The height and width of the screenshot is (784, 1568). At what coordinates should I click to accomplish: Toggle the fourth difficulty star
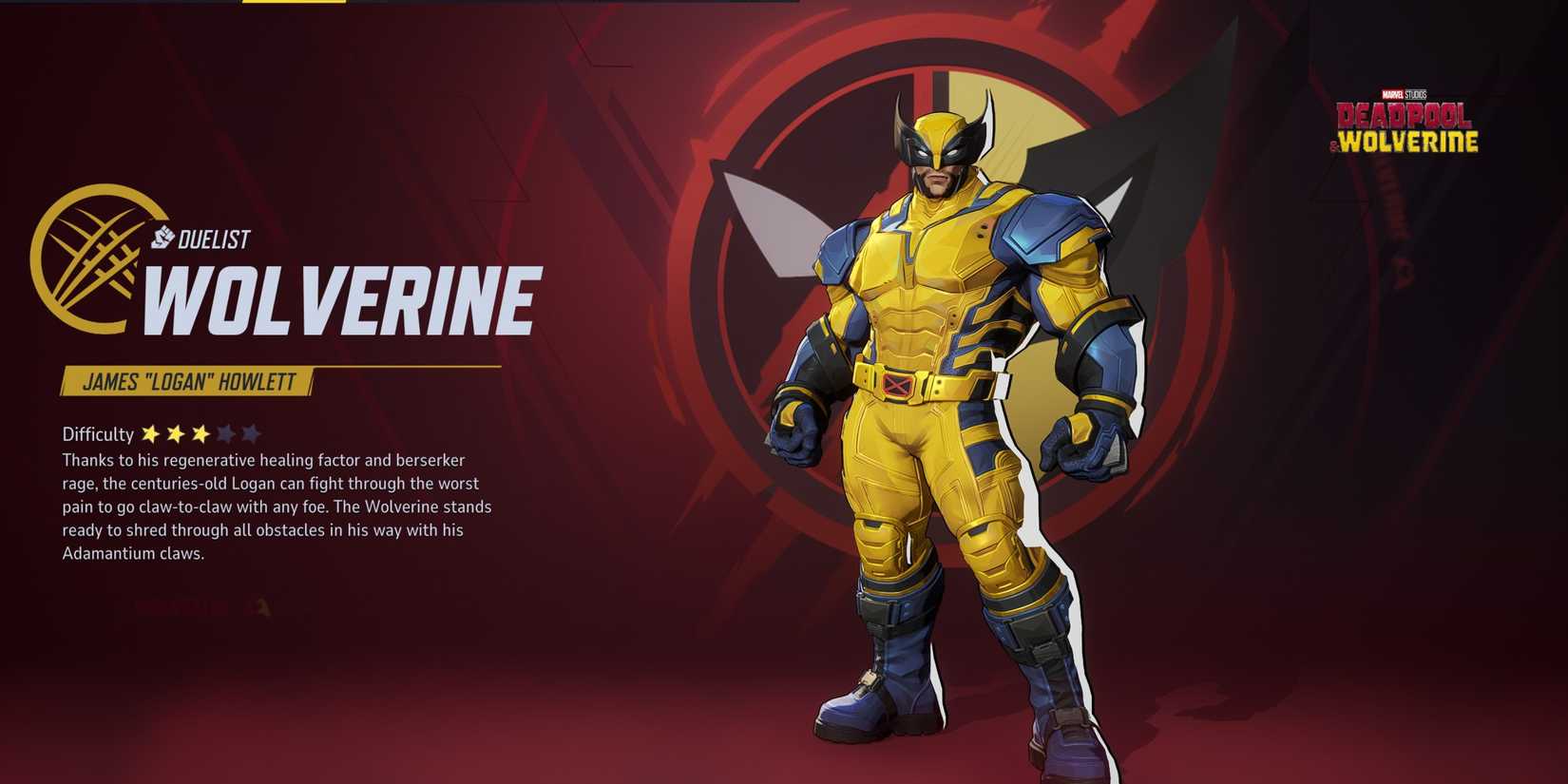pos(226,433)
